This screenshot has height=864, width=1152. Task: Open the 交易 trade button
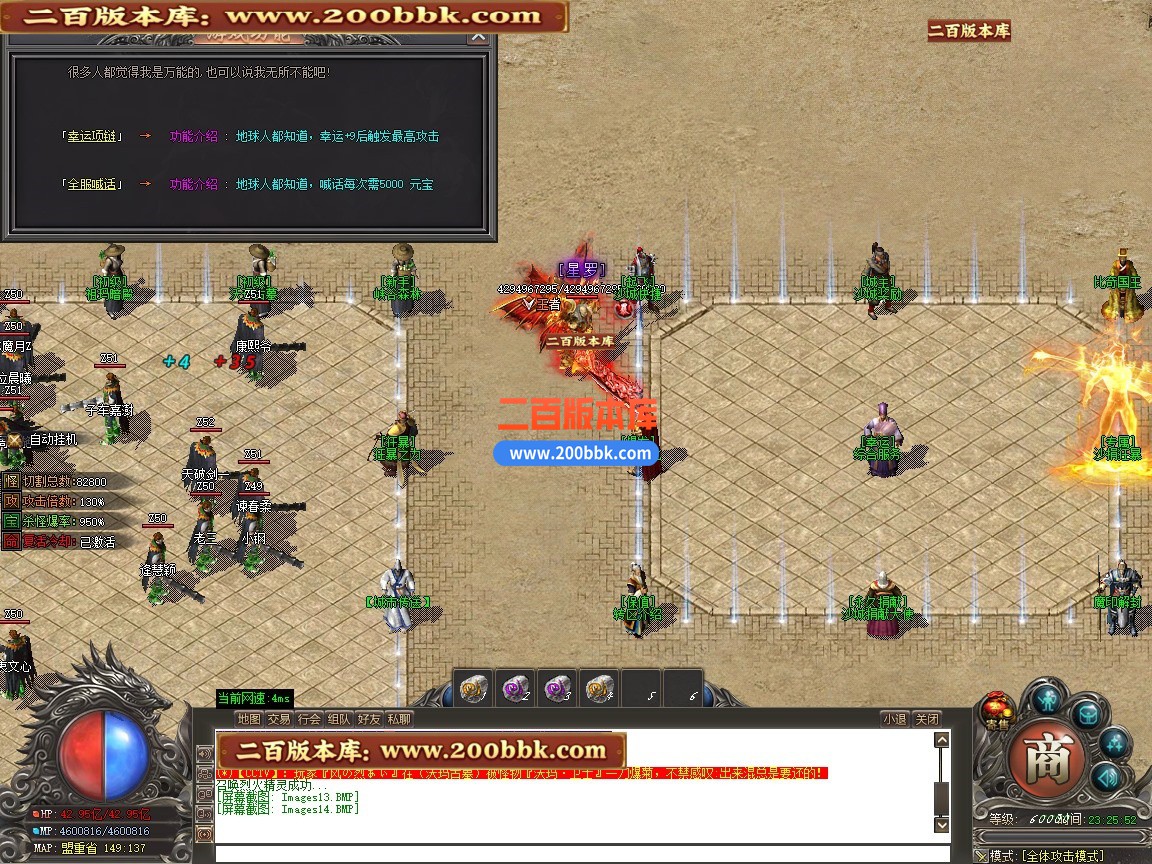[279, 719]
